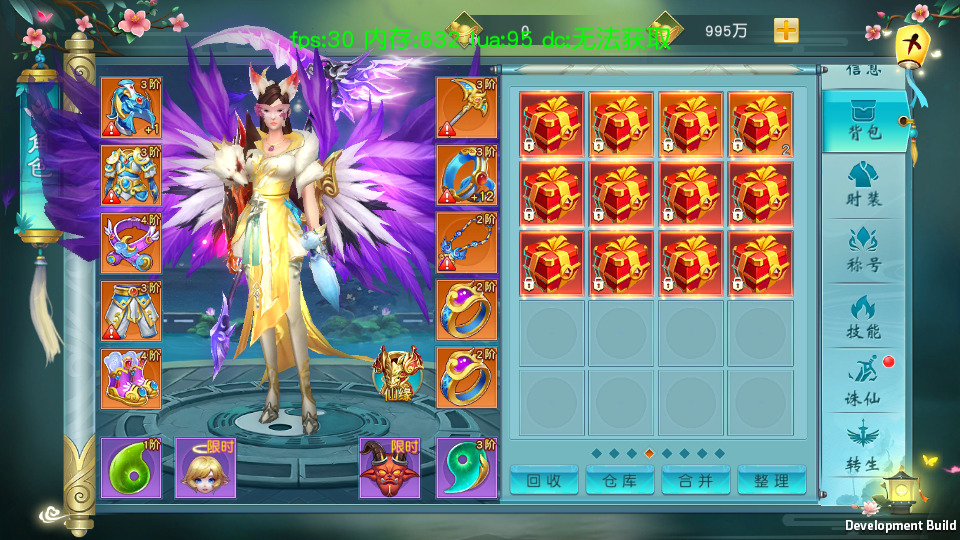Click the 回收 recycle button

(x=544, y=481)
